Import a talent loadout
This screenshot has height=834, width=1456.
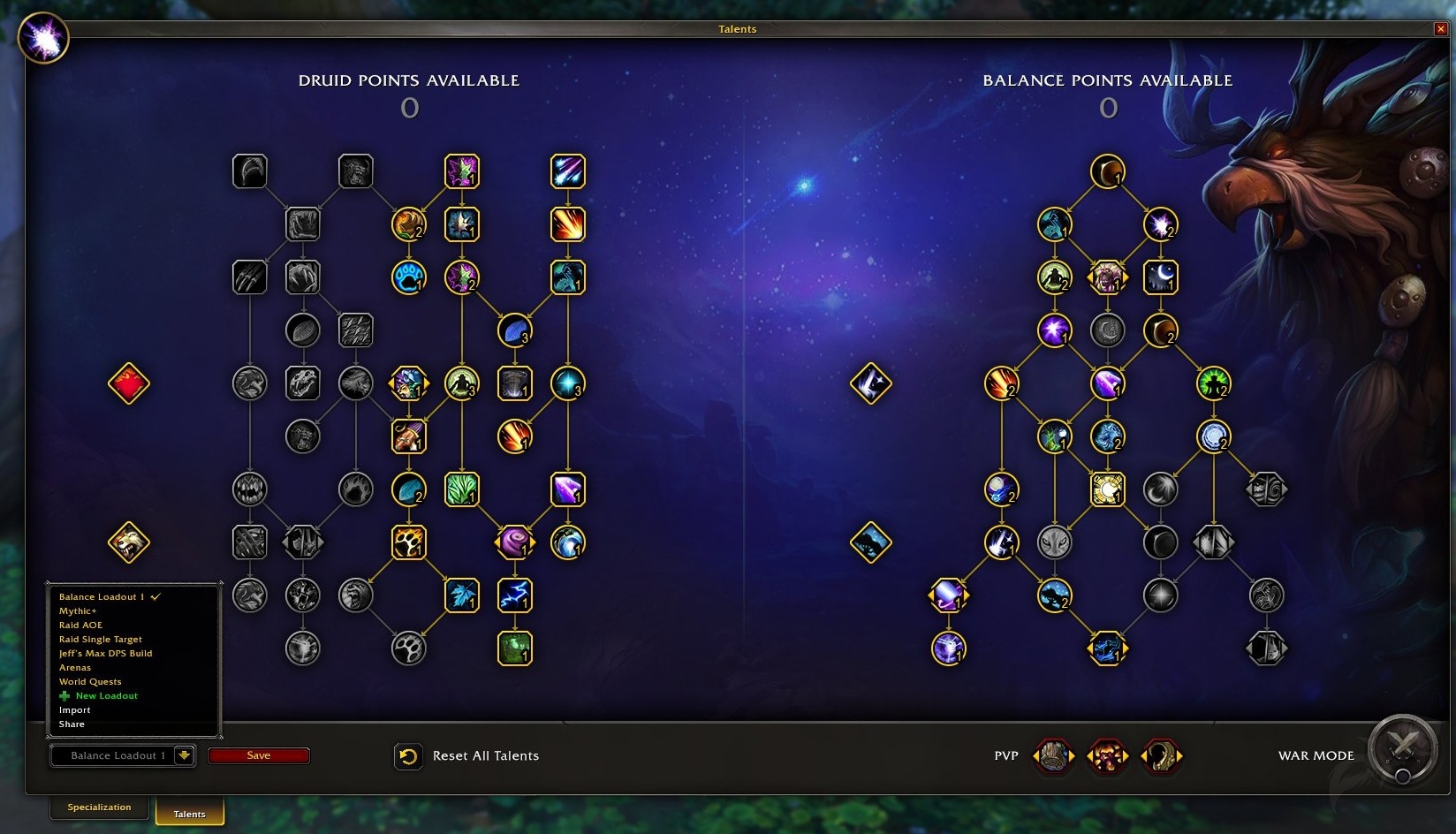point(75,710)
